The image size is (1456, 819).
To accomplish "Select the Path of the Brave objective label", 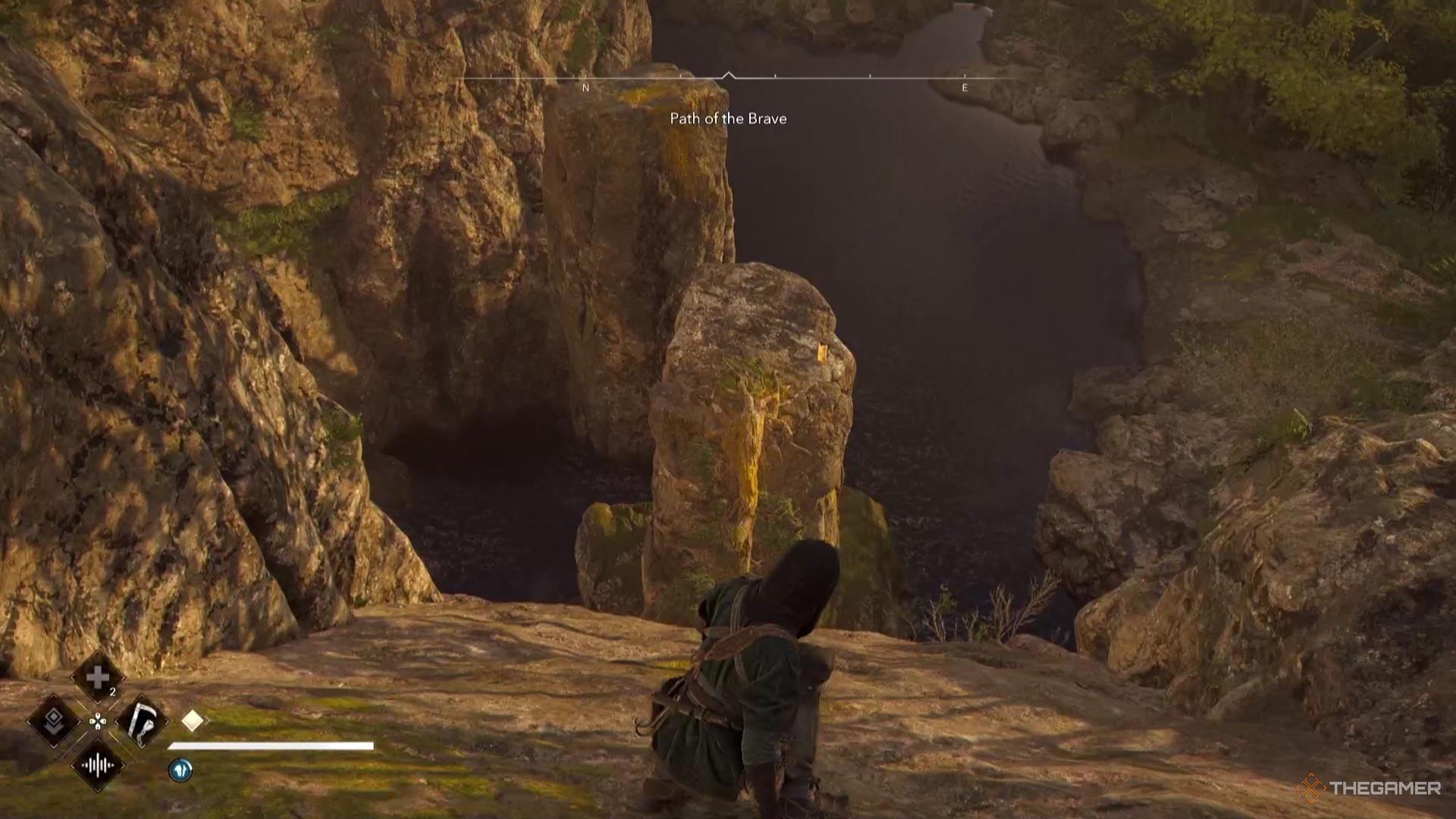I will [728, 118].
